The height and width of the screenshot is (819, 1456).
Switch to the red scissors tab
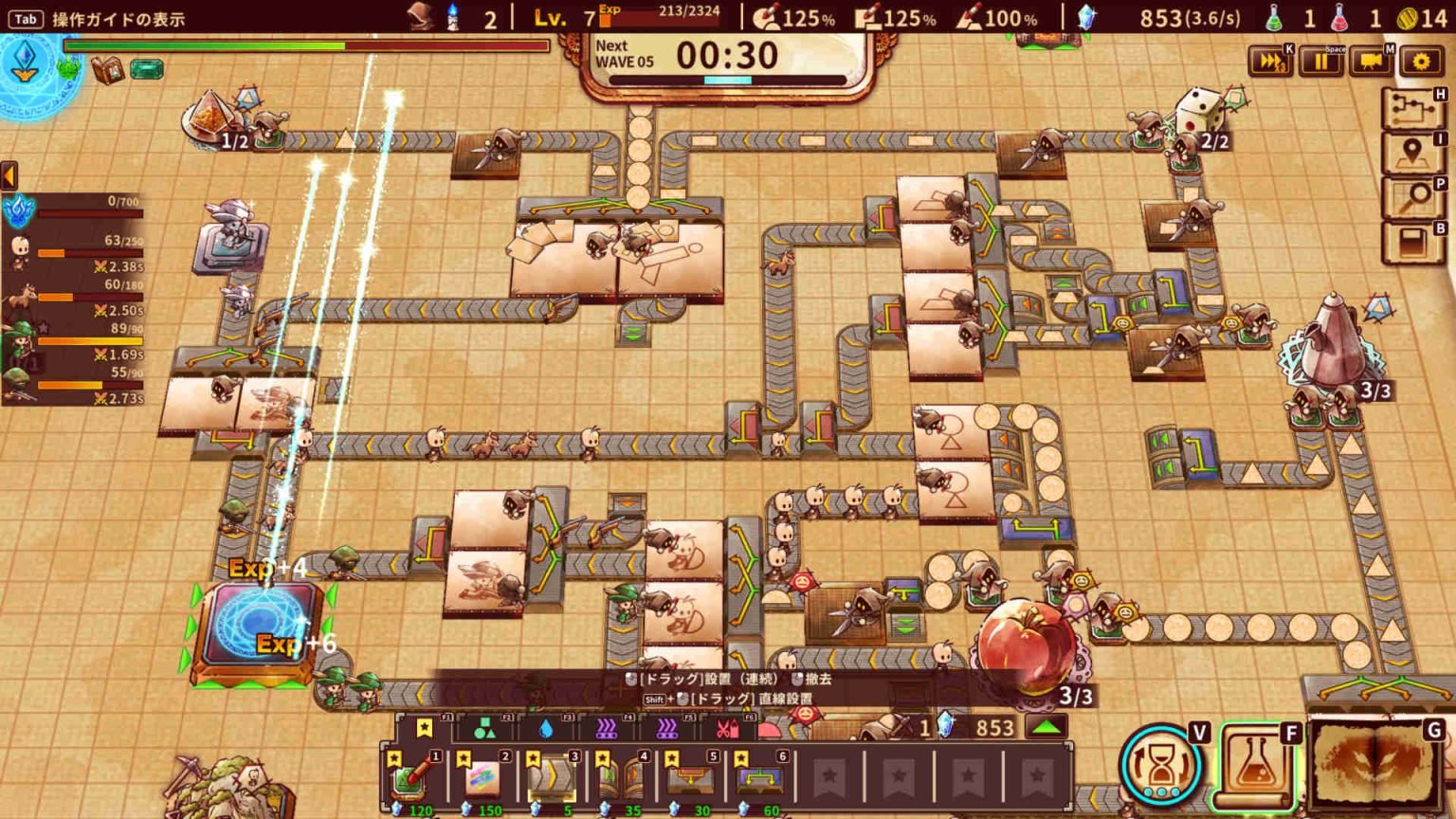click(x=727, y=728)
